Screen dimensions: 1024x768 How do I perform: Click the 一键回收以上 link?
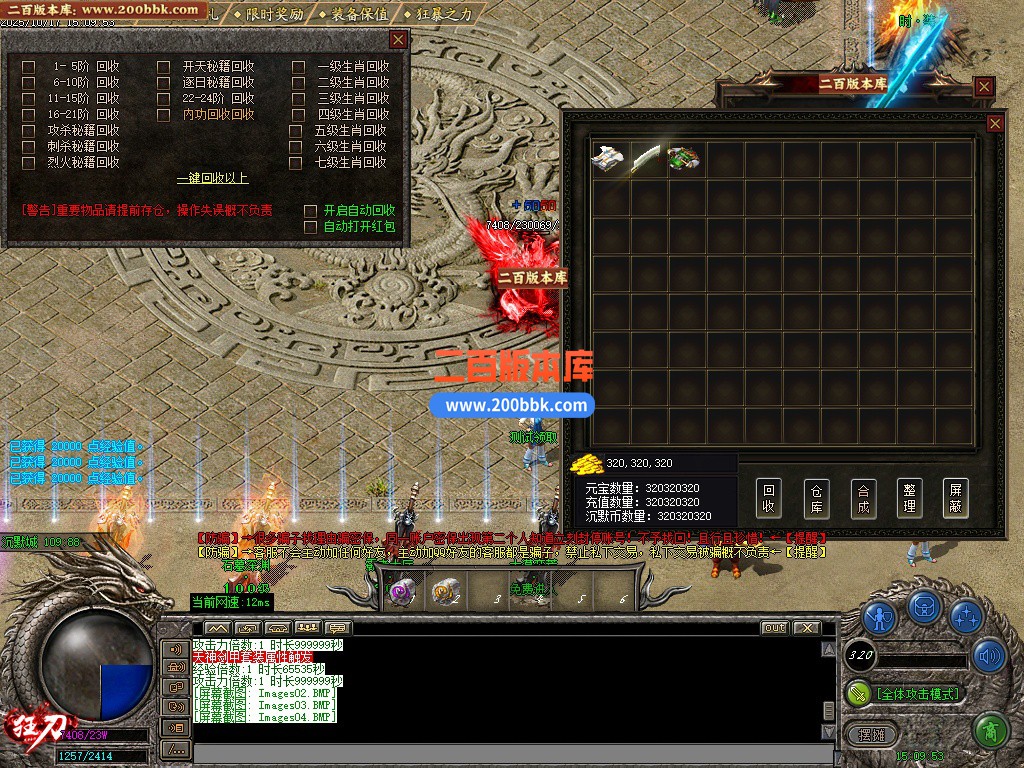coord(212,179)
